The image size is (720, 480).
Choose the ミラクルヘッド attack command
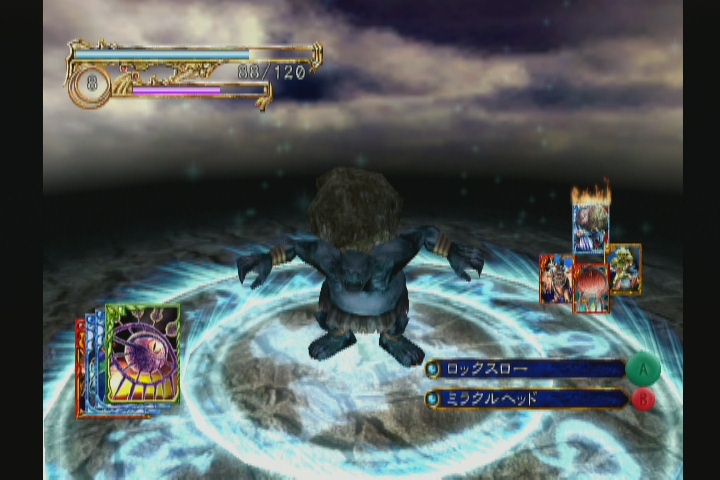coord(526,399)
